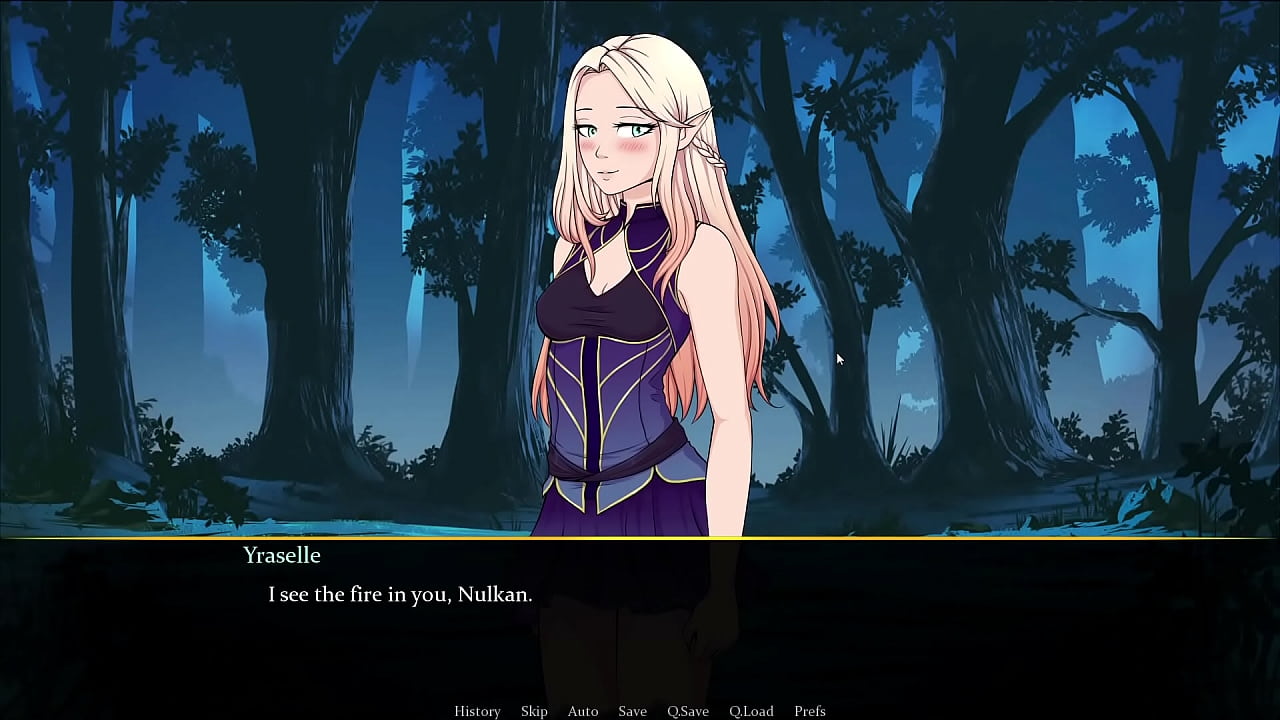The height and width of the screenshot is (720, 1280).
Task: Click Save in the bottom quick menu
Action: [x=632, y=710]
